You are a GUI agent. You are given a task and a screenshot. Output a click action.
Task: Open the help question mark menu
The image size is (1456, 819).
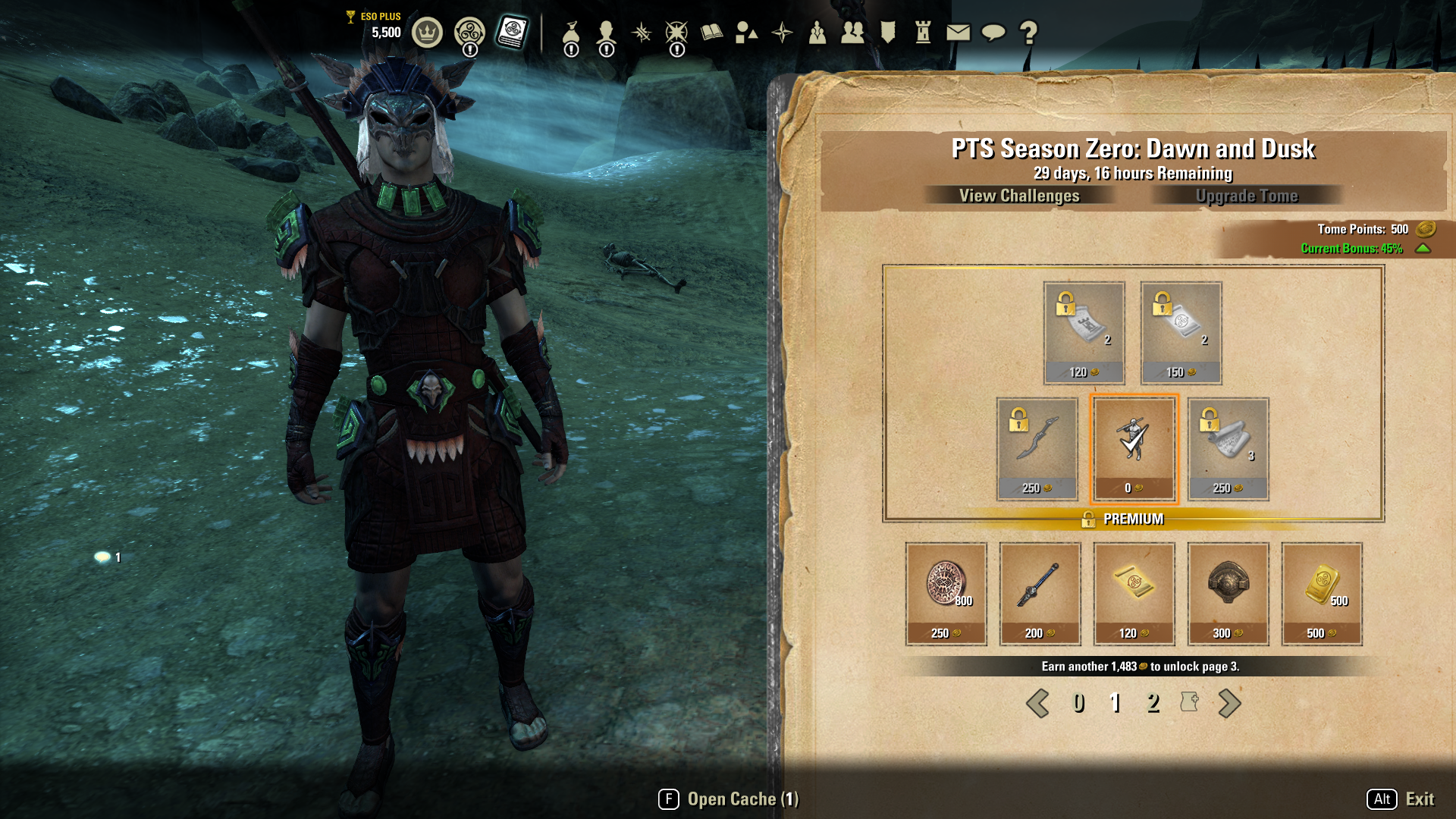coord(1028,32)
